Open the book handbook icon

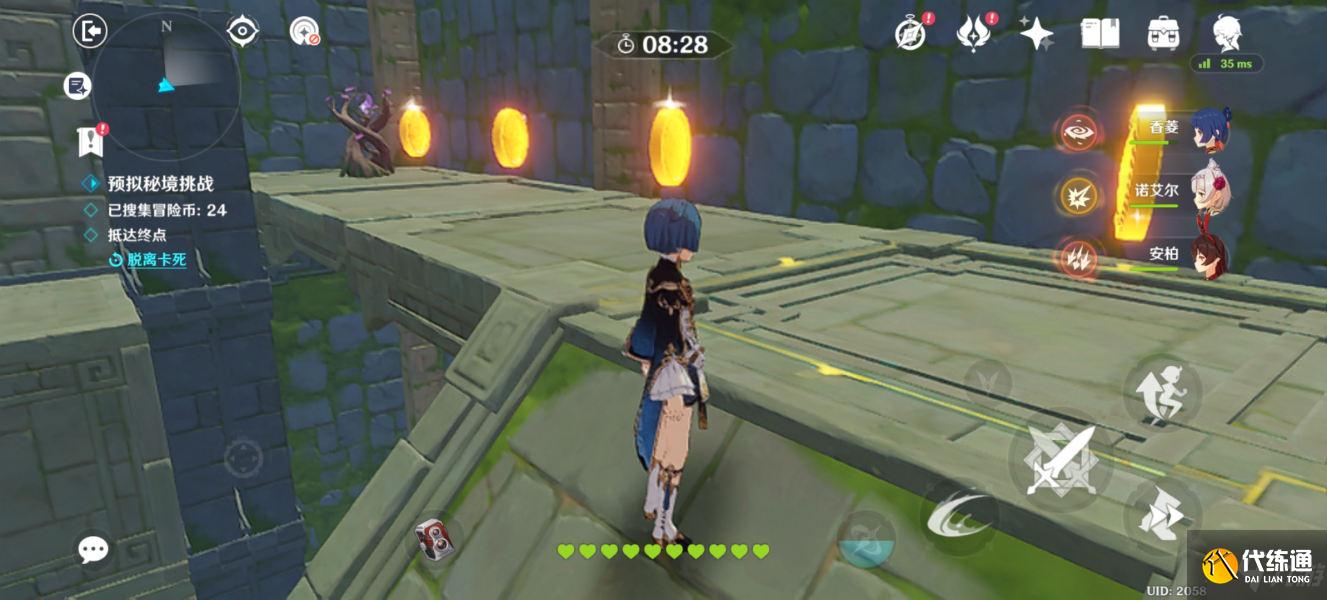tap(1099, 33)
